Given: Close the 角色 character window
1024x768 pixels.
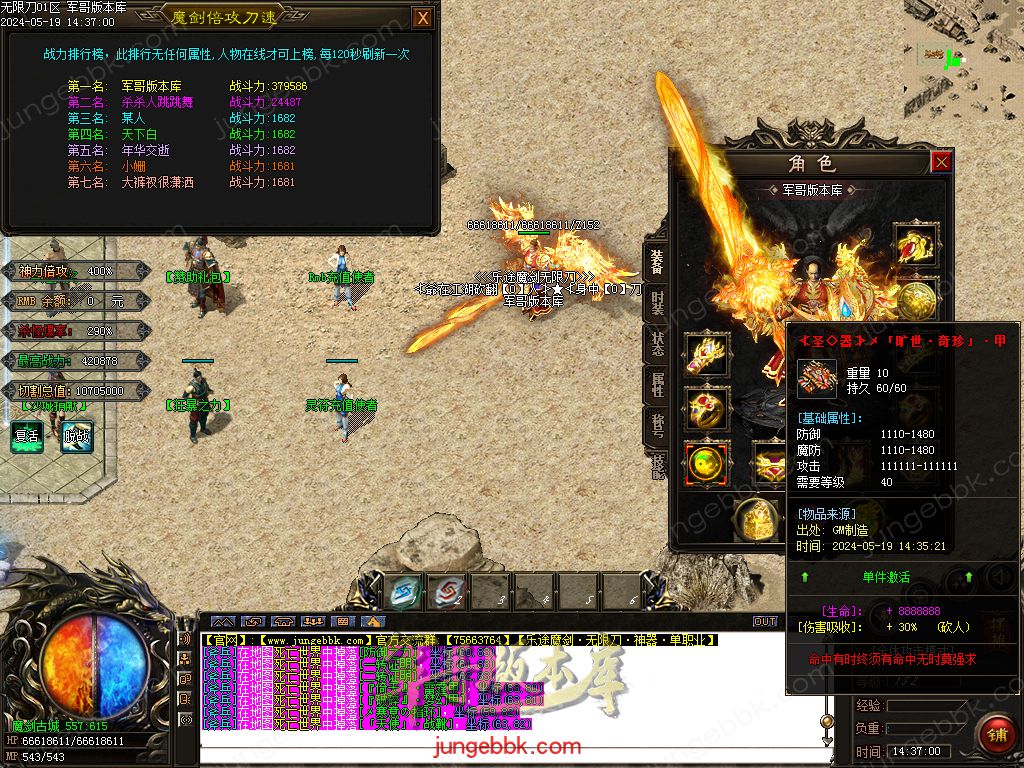Looking at the screenshot, I should 941,162.
